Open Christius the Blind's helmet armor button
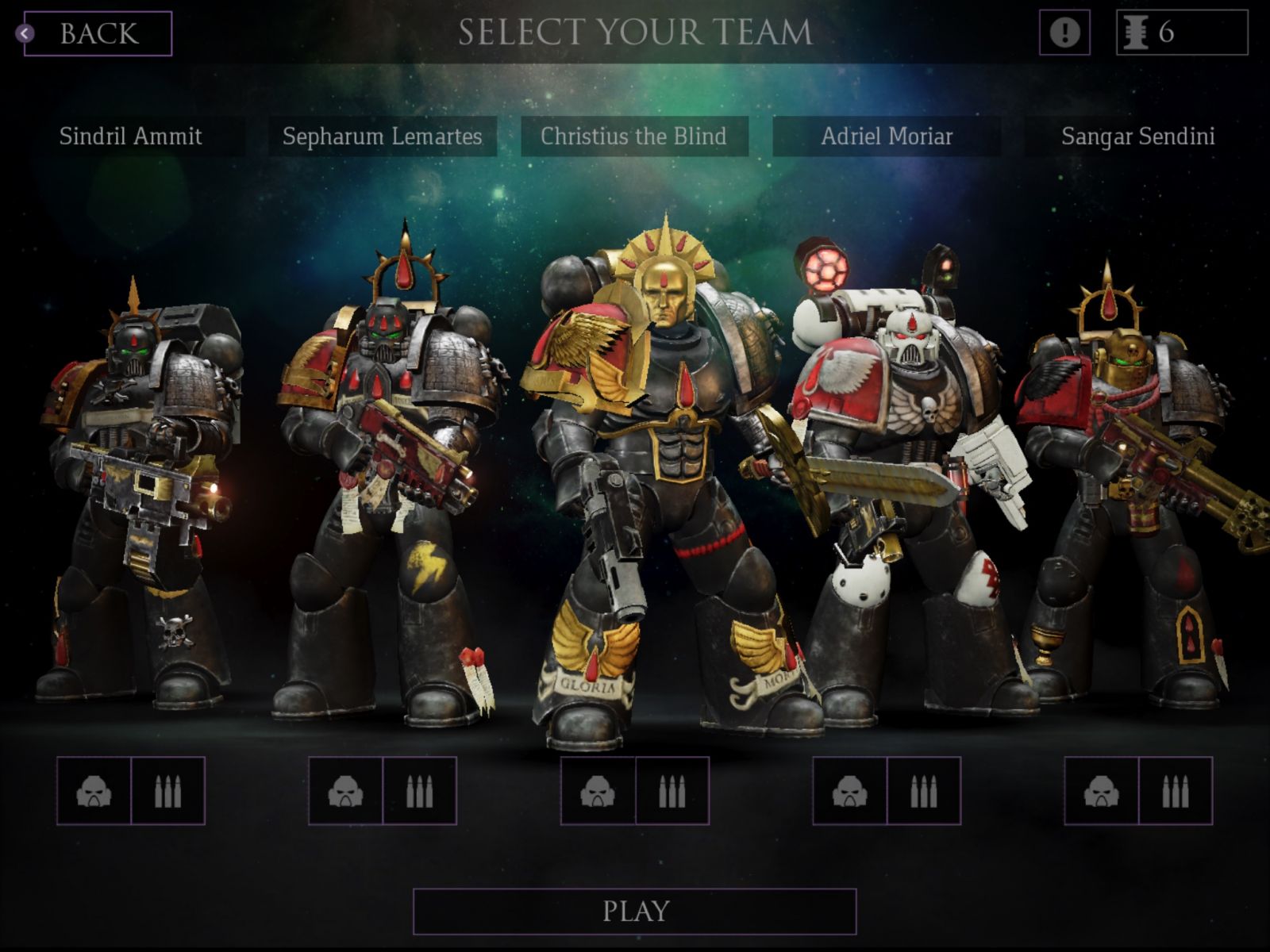 coord(598,791)
